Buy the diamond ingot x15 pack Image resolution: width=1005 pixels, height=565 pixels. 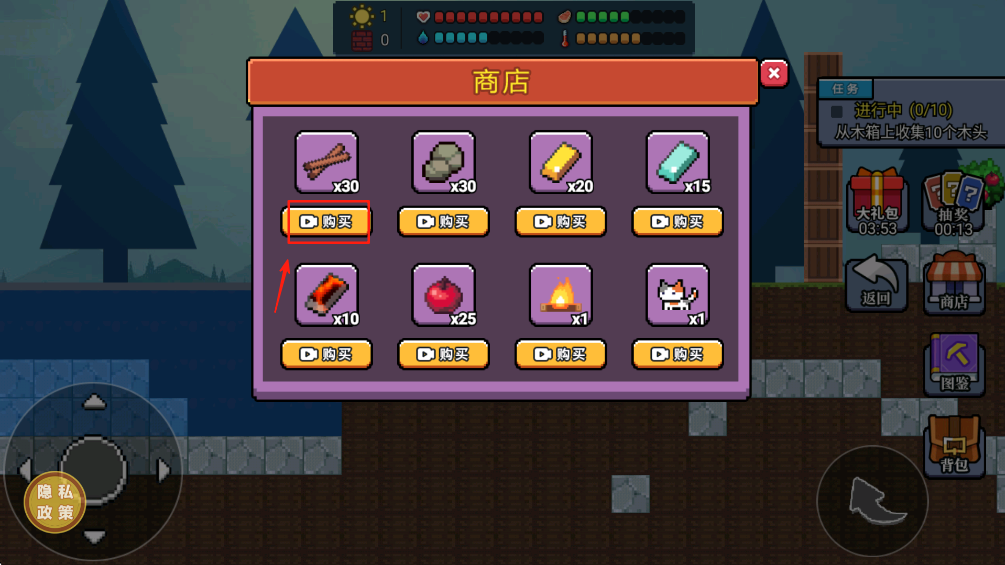coord(678,222)
